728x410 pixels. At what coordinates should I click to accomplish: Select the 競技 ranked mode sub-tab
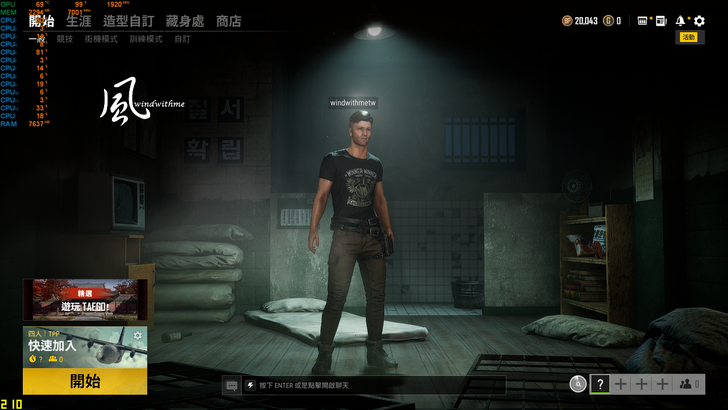tap(65, 39)
